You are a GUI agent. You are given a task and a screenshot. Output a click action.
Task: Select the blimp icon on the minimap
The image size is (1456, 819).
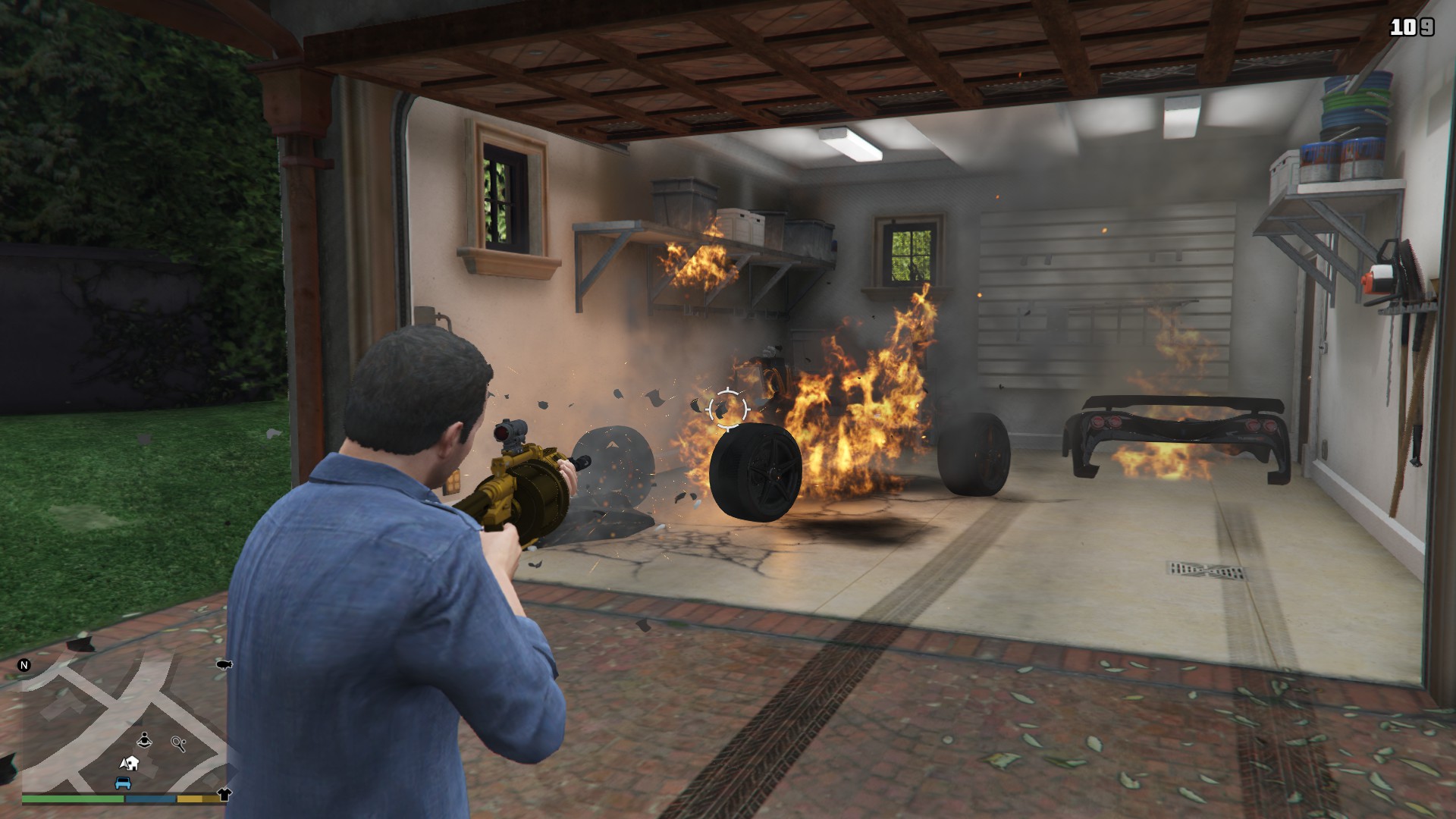click(224, 664)
